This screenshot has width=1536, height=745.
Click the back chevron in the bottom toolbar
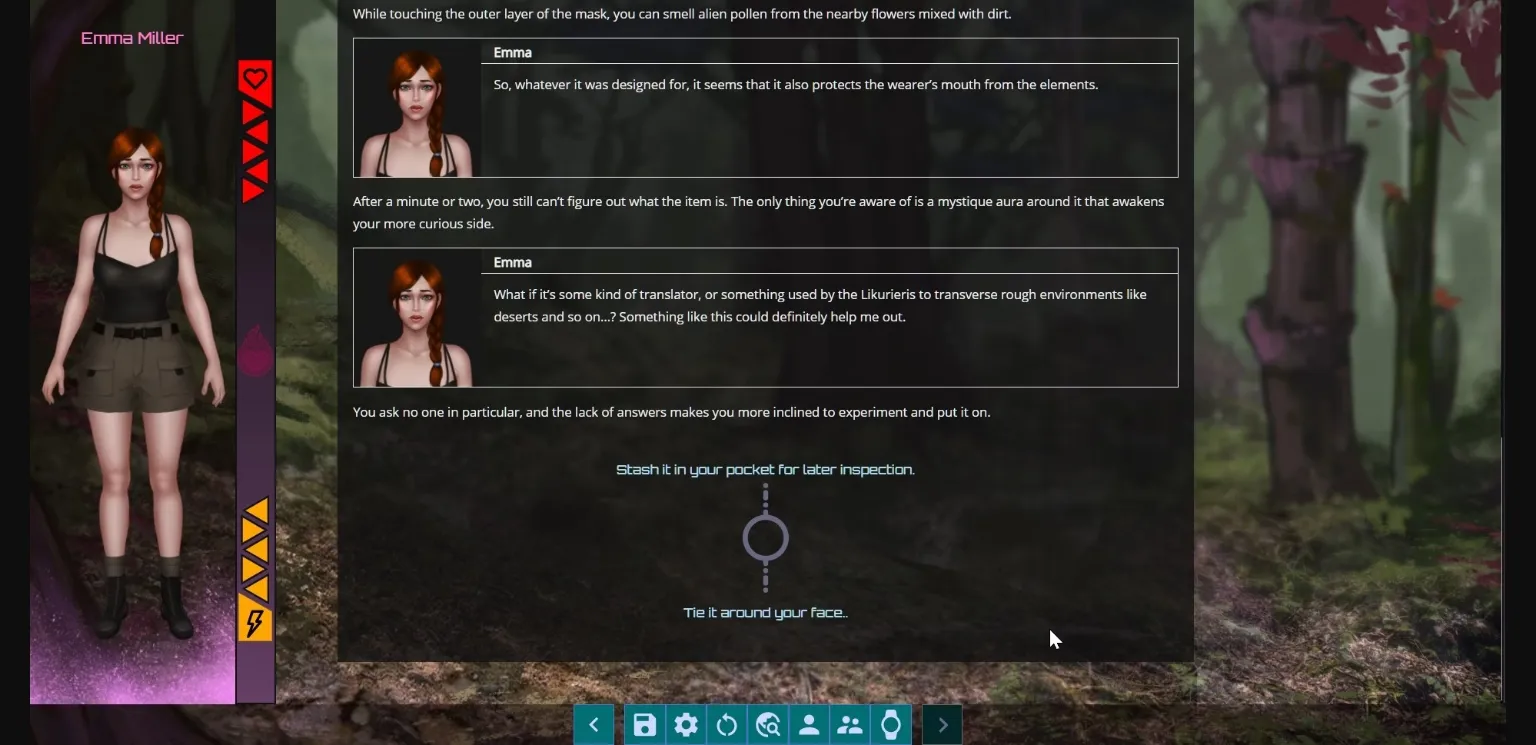[x=593, y=724]
